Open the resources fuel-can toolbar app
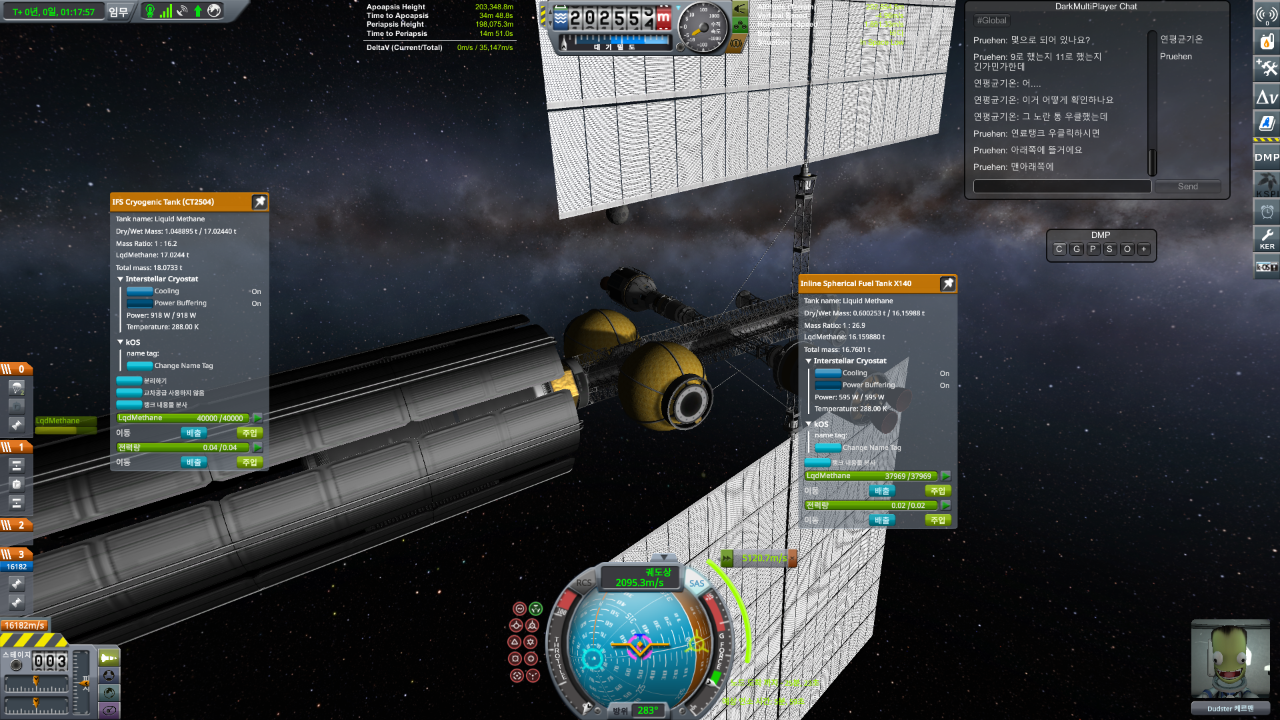This screenshot has width=1280, height=720. [1267, 41]
